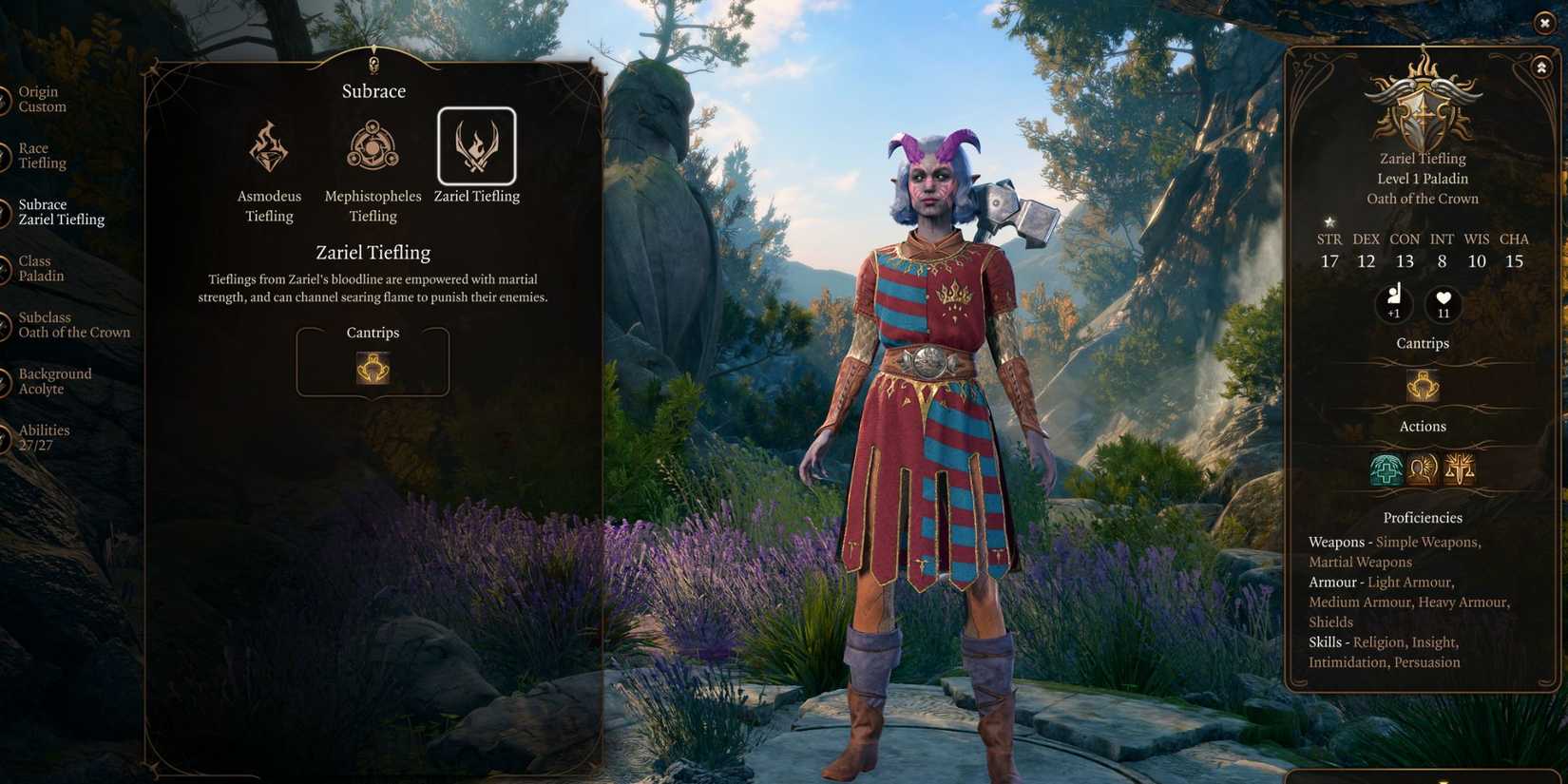The height and width of the screenshot is (784, 1568).
Task: Collapse the character summary panel
Action: [1540, 67]
